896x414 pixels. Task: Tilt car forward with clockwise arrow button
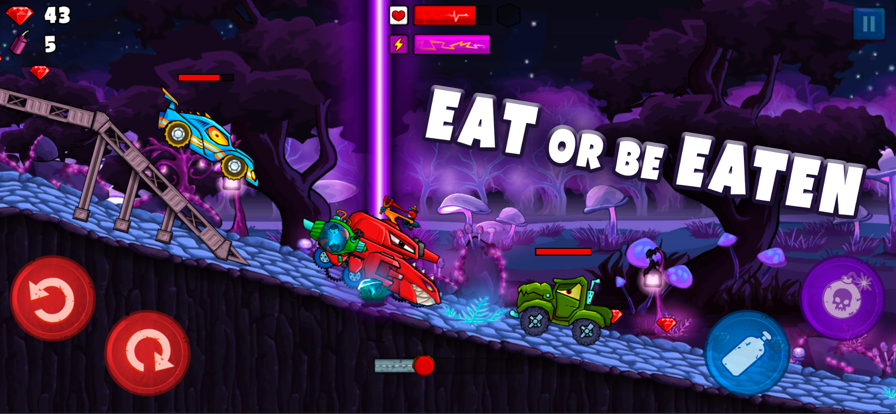point(147,352)
